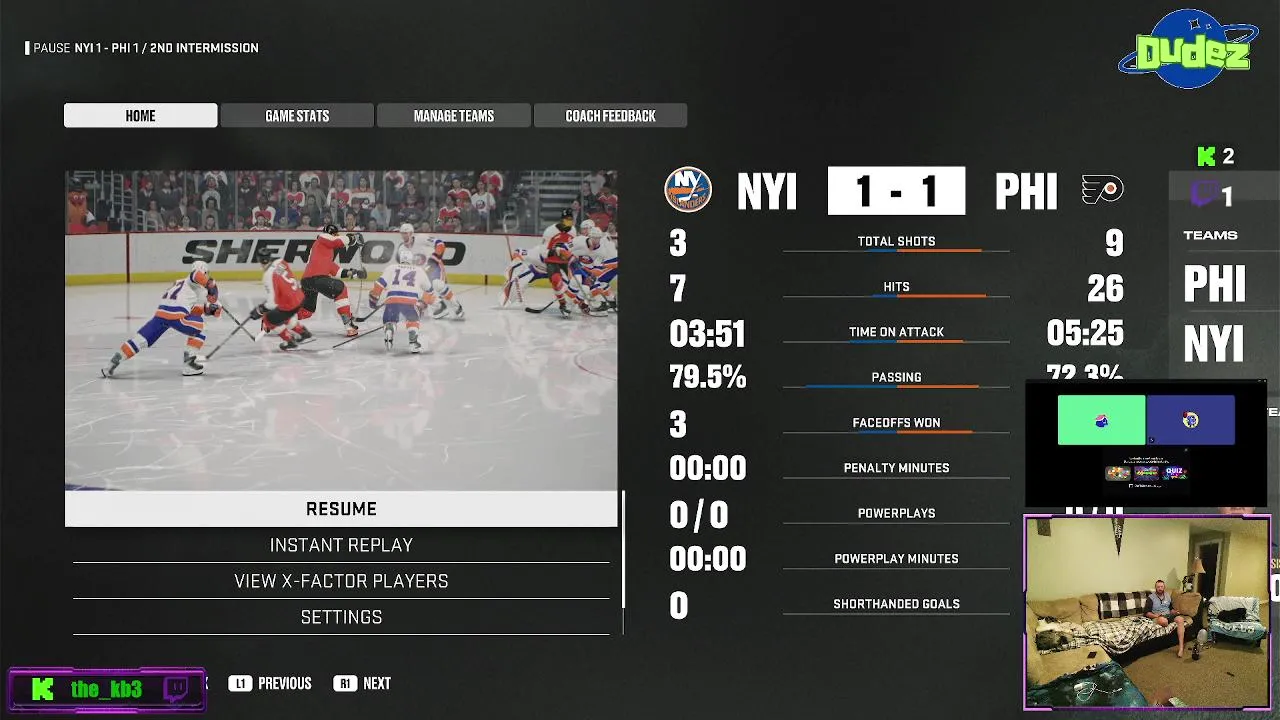
Task: Click the webcam overlay feed
Action: [1146, 612]
